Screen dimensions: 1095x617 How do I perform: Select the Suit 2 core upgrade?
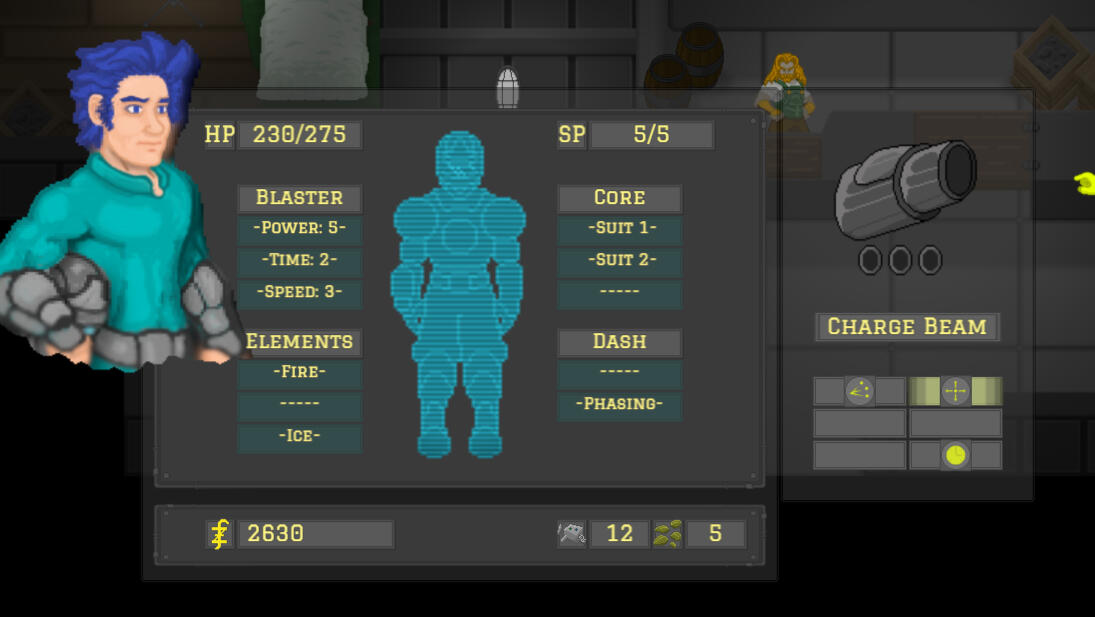[619, 261]
